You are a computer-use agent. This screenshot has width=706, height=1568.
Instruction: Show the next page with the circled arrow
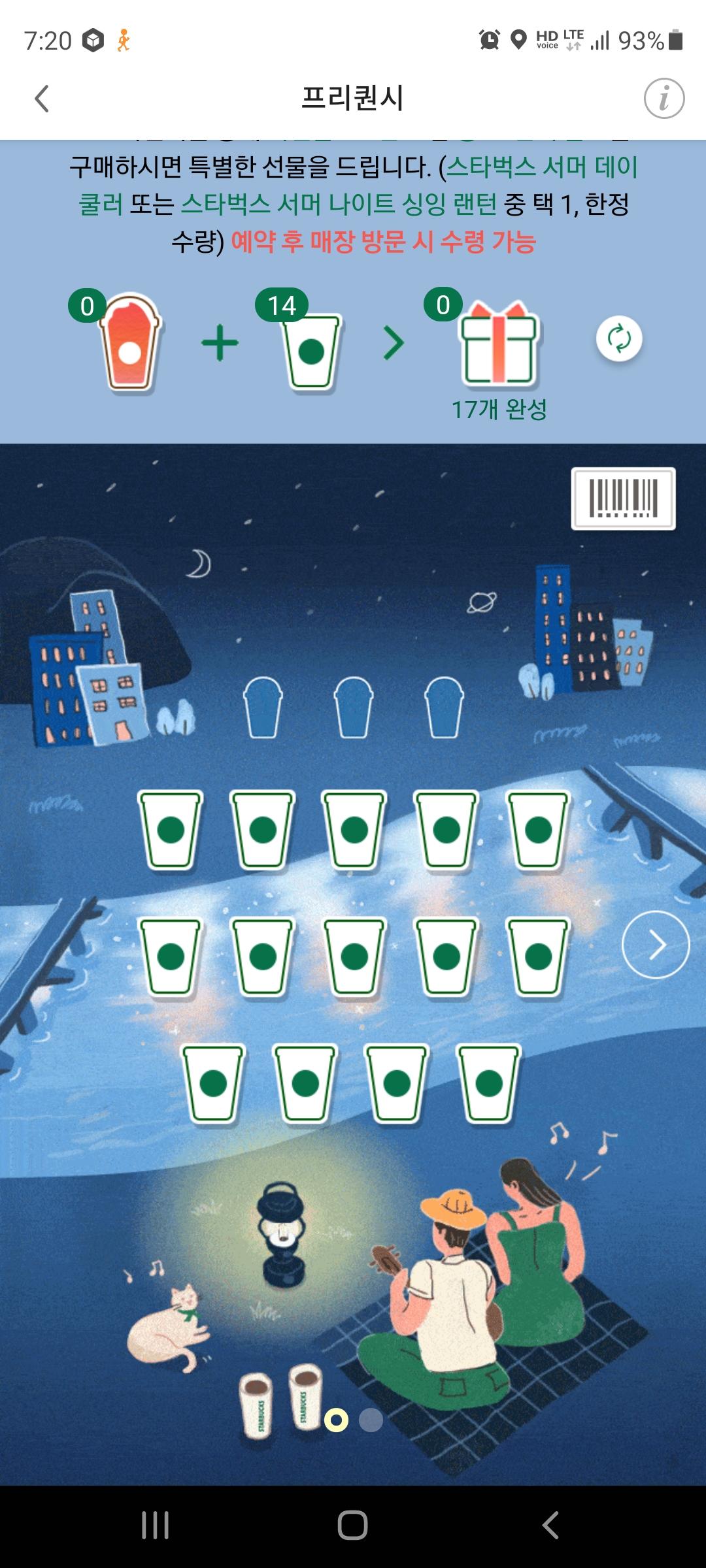pos(655,944)
